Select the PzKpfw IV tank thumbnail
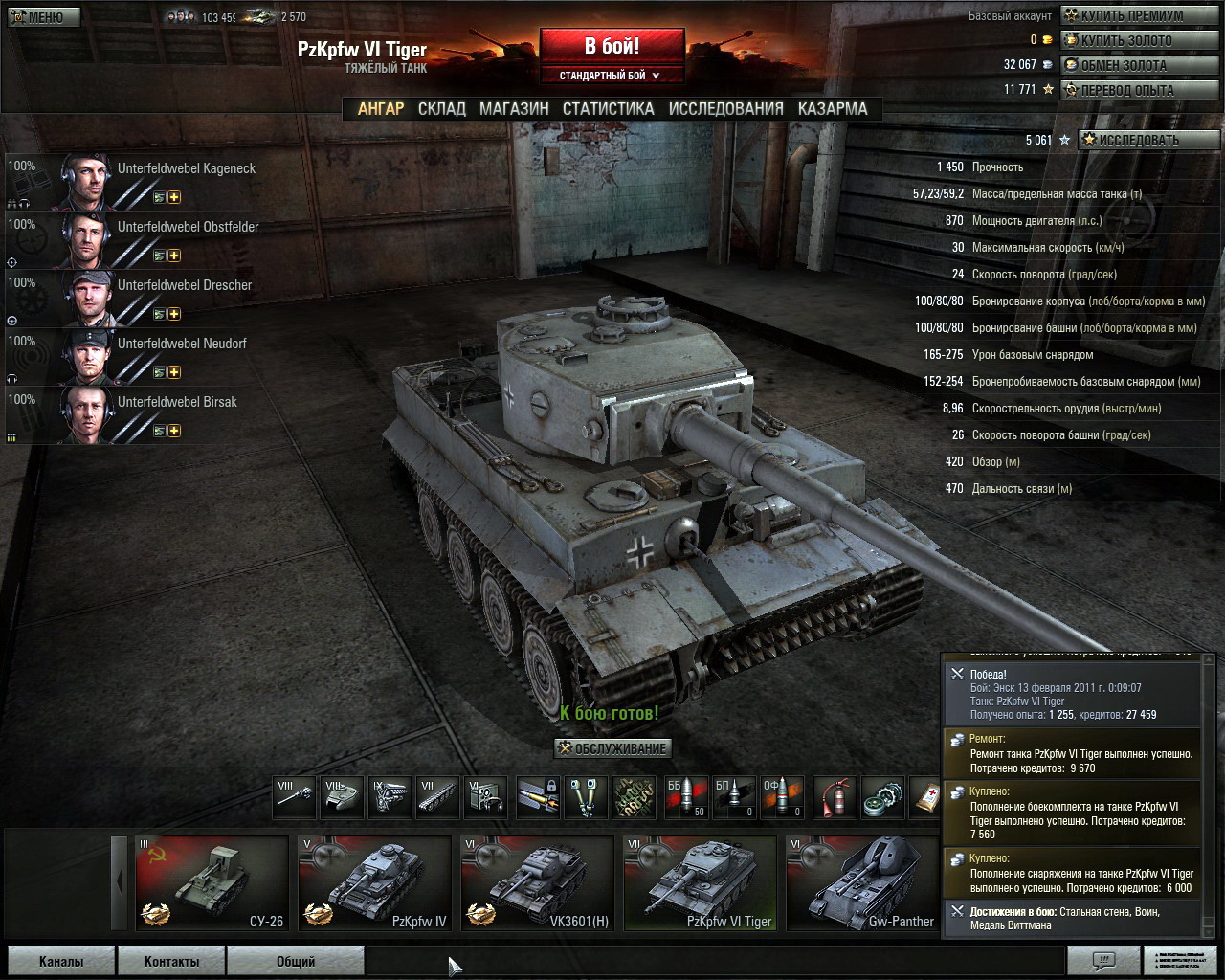Image resolution: width=1225 pixels, height=980 pixels. click(x=374, y=883)
